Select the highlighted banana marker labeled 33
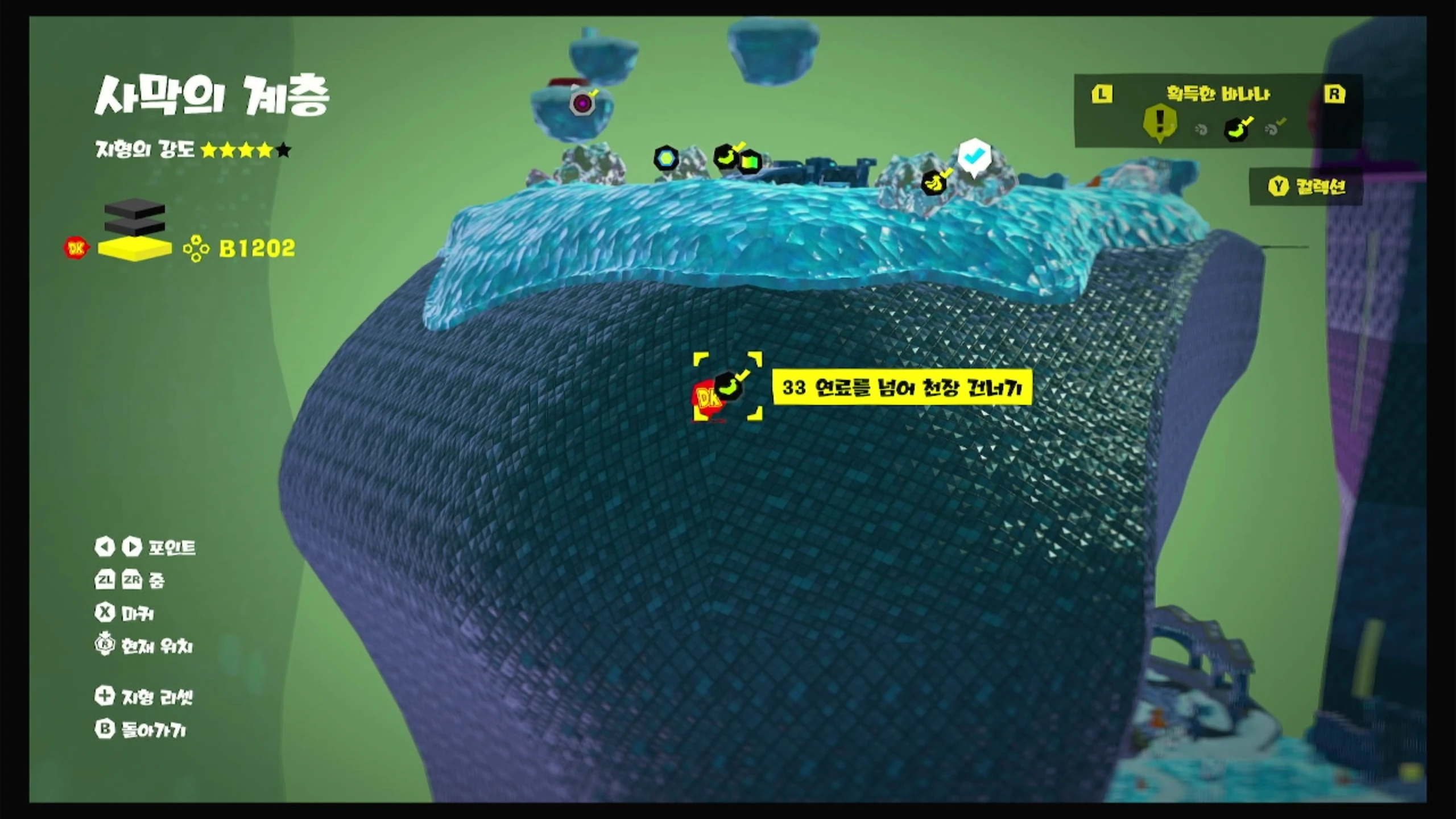This screenshot has width=1456, height=819. pos(729,387)
